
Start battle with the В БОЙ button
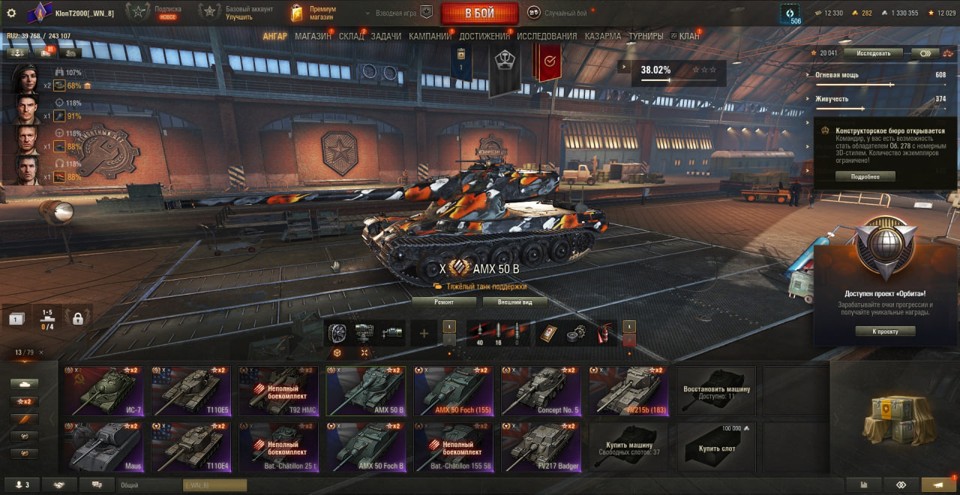coord(479,13)
